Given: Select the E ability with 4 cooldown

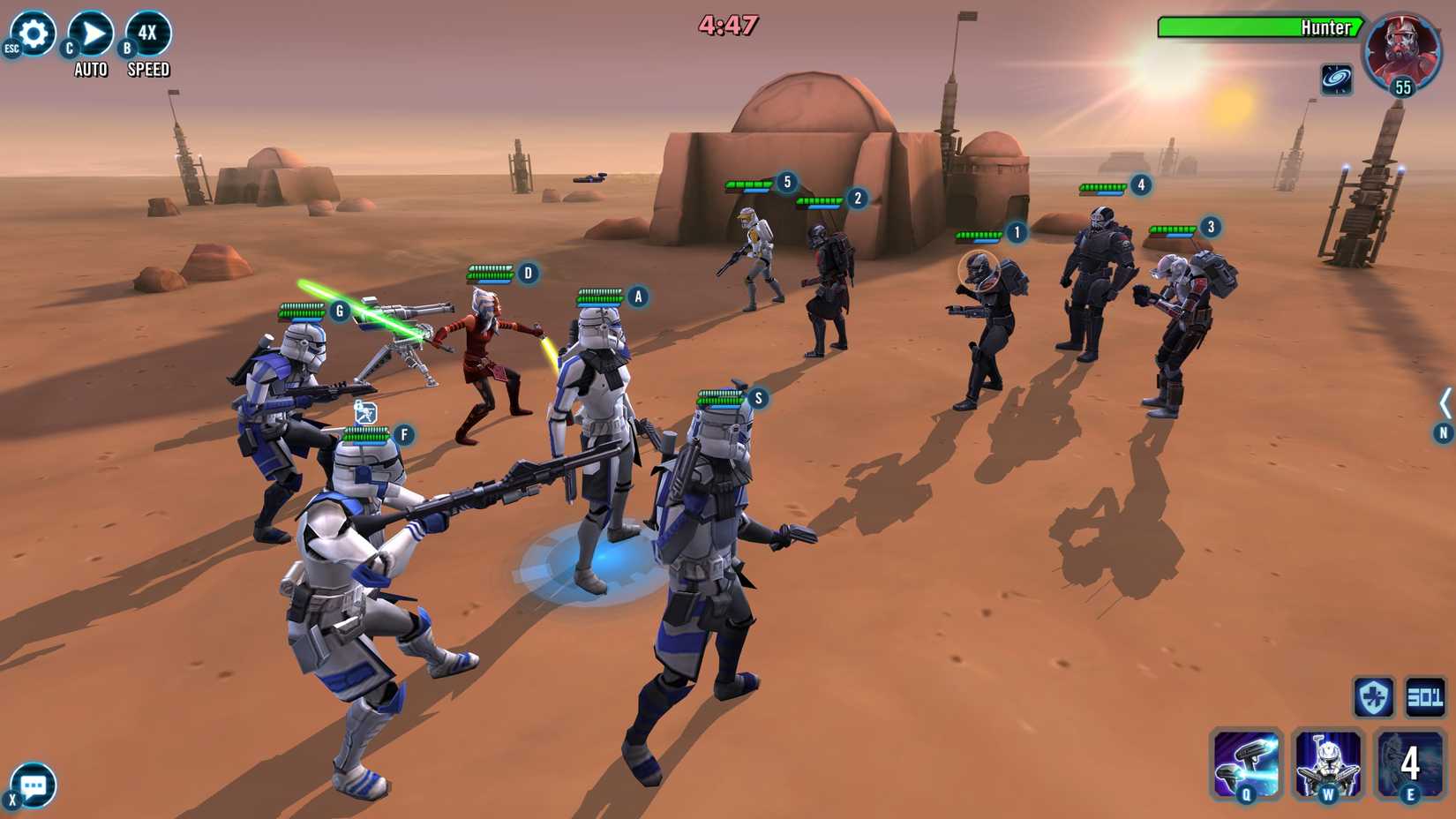Looking at the screenshot, I should tap(1407, 765).
